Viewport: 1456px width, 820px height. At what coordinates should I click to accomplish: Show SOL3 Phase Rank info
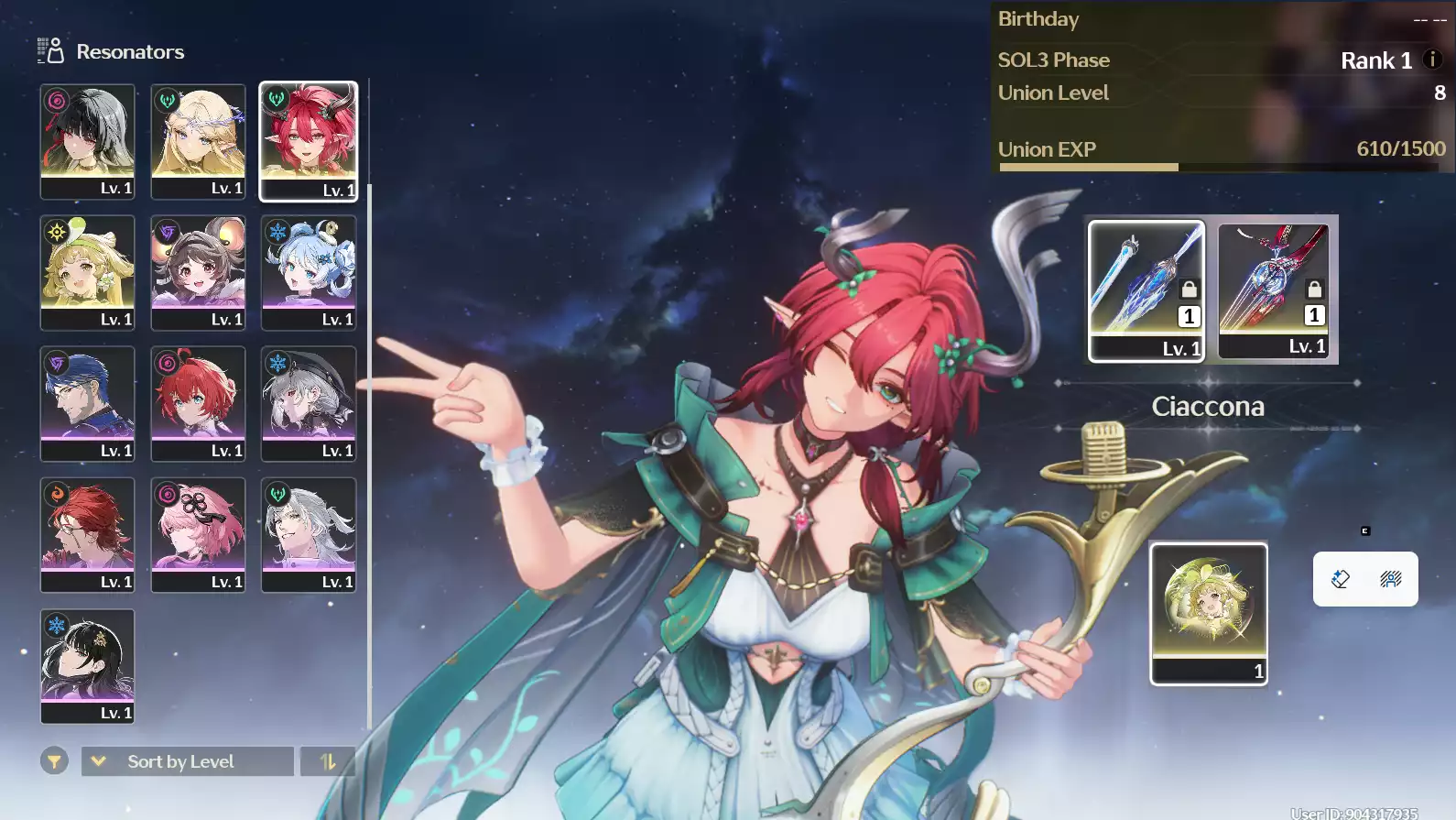click(x=1432, y=60)
